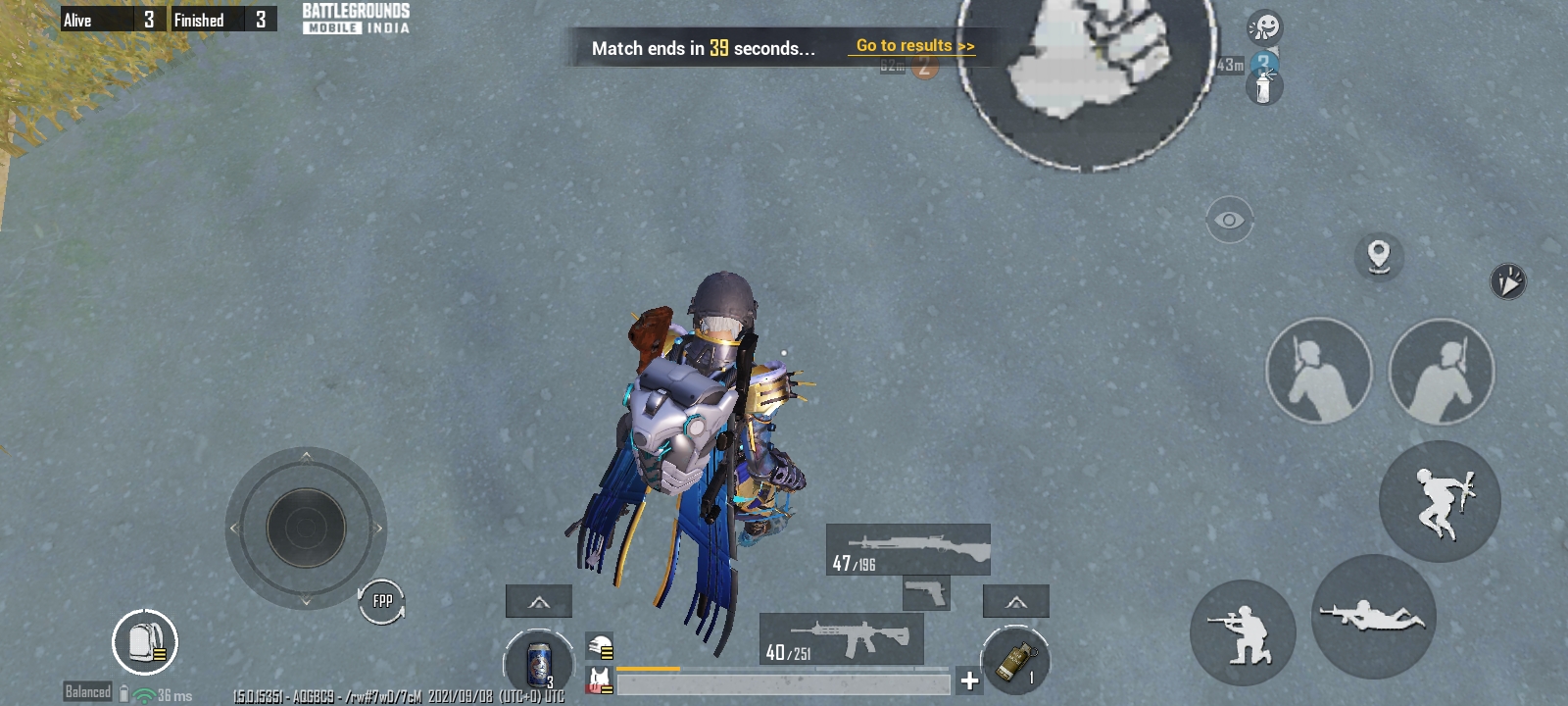Lean right with the peek button
The width and height of the screenshot is (1568, 706).
point(1442,372)
